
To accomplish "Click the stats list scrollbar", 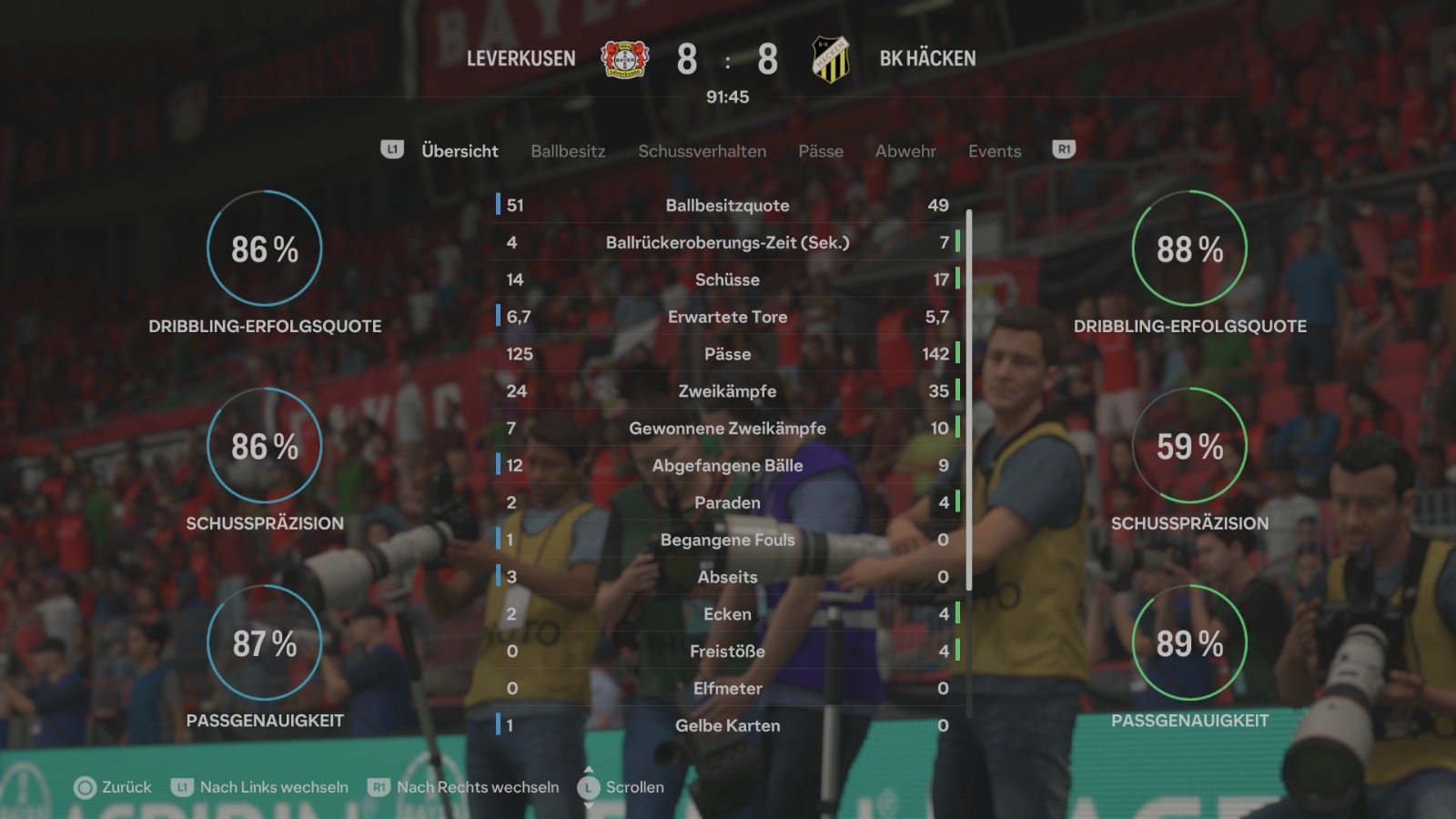I will 969,400.
